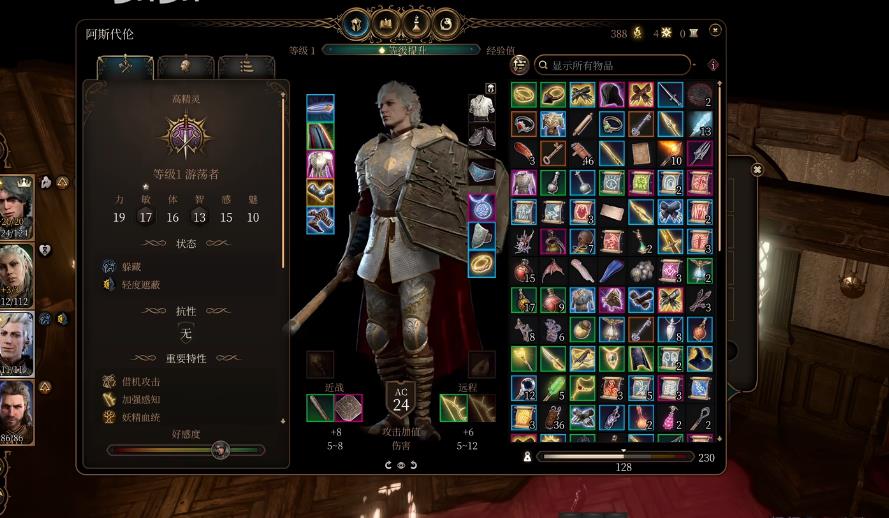
Task: Select the torch item with count 10
Action: 670,153
